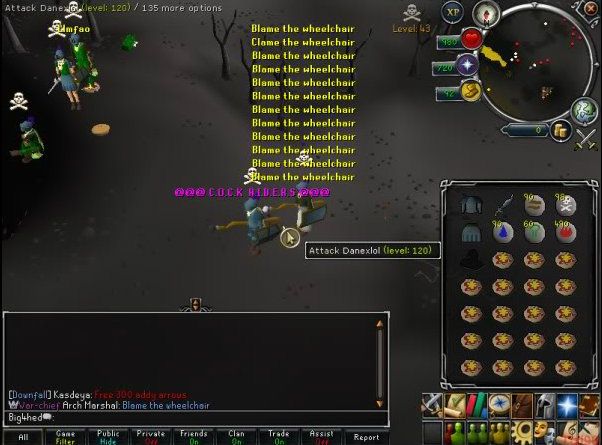The height and width of the screenshot is (445, 602).
Task: Open the money pouch coins icon
Action: 561,129
